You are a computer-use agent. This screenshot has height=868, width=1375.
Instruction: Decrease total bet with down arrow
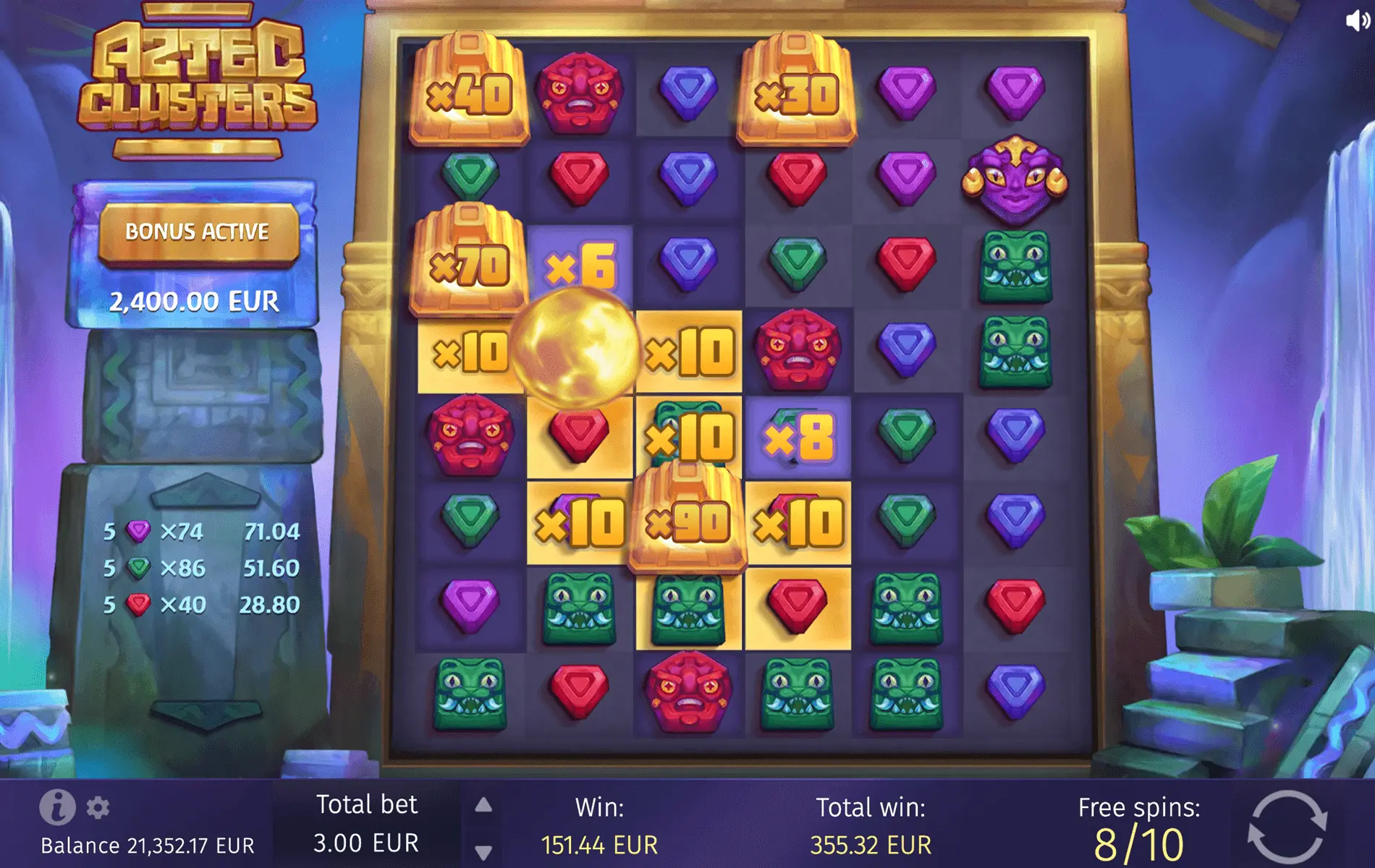pyautogui.click(x=483, y=852)
